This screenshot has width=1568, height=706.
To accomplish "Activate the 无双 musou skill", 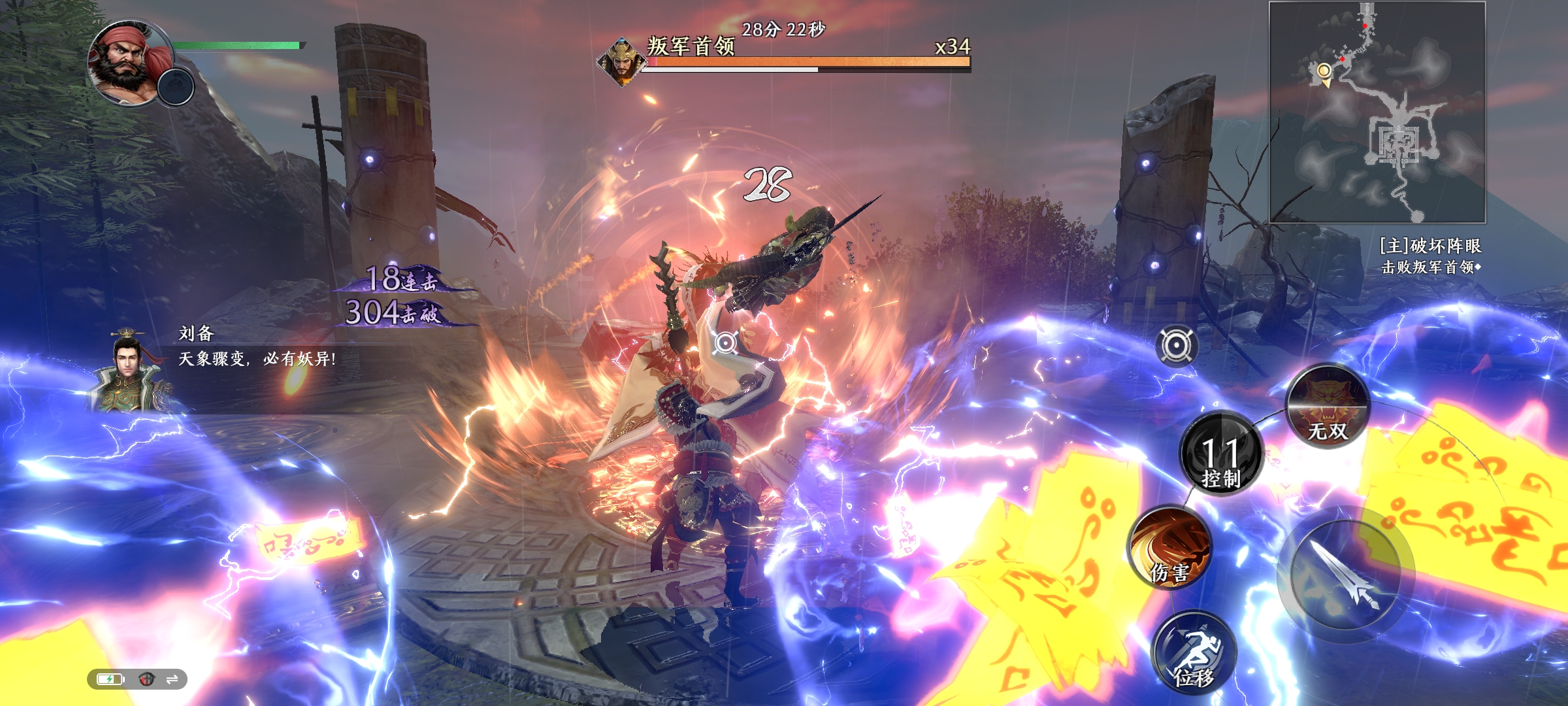I will pyautogui.click(x=1328, y=407).
